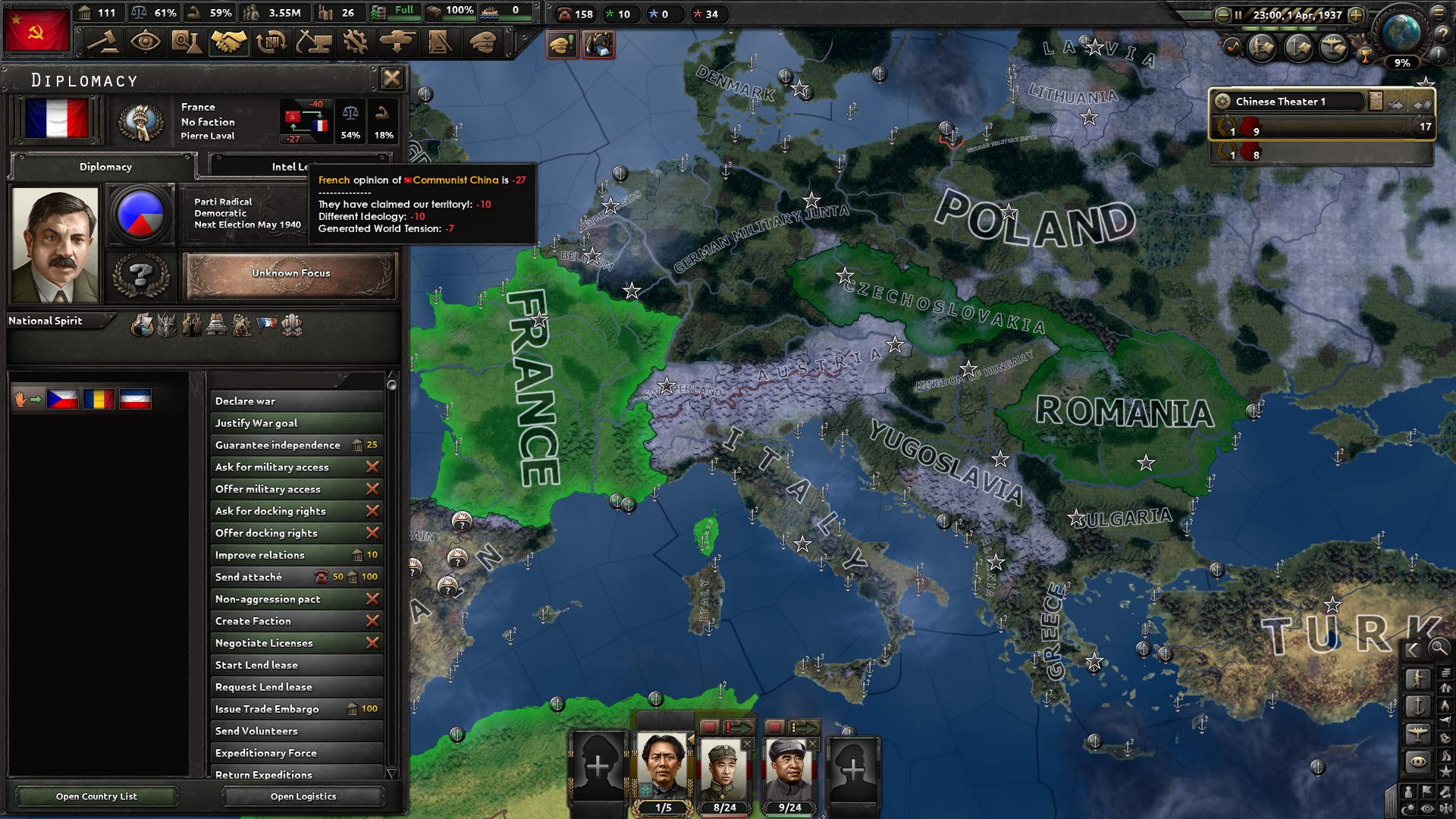Increase game speed with the plus button
This screenshot has width=1456, height=819.
tap(1357, 14)
